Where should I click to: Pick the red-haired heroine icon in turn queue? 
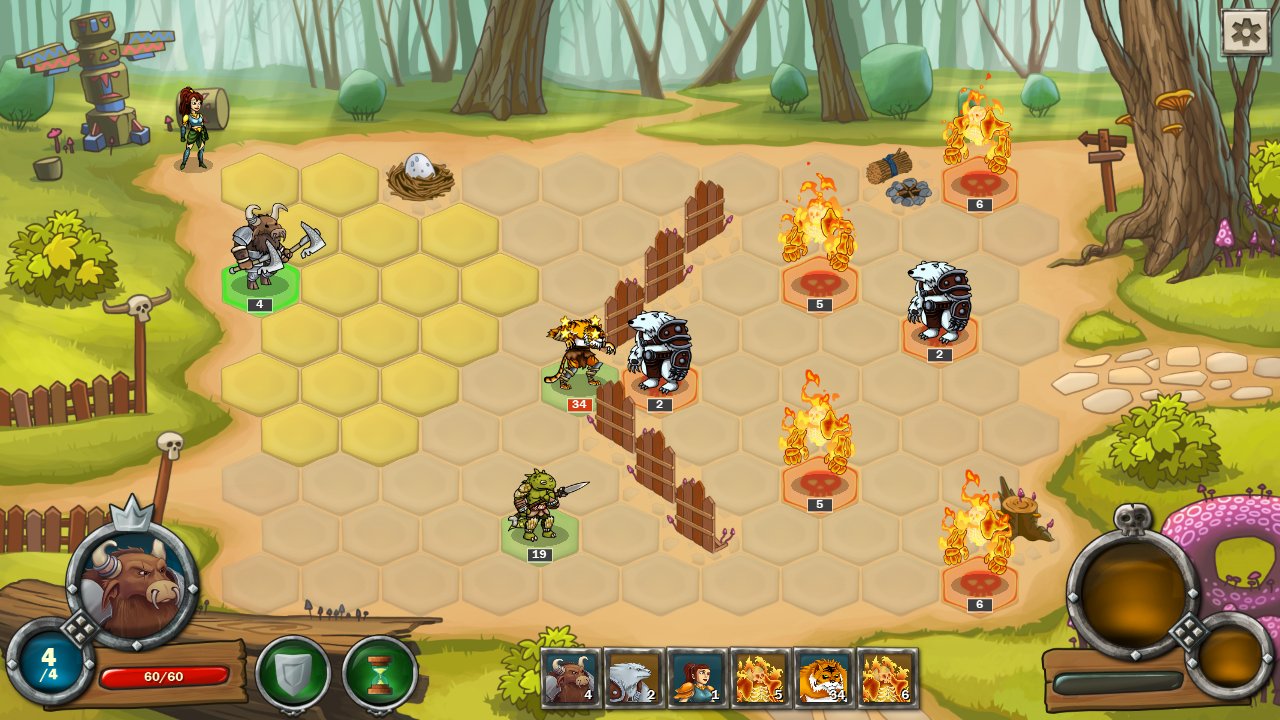click(697, 678)
